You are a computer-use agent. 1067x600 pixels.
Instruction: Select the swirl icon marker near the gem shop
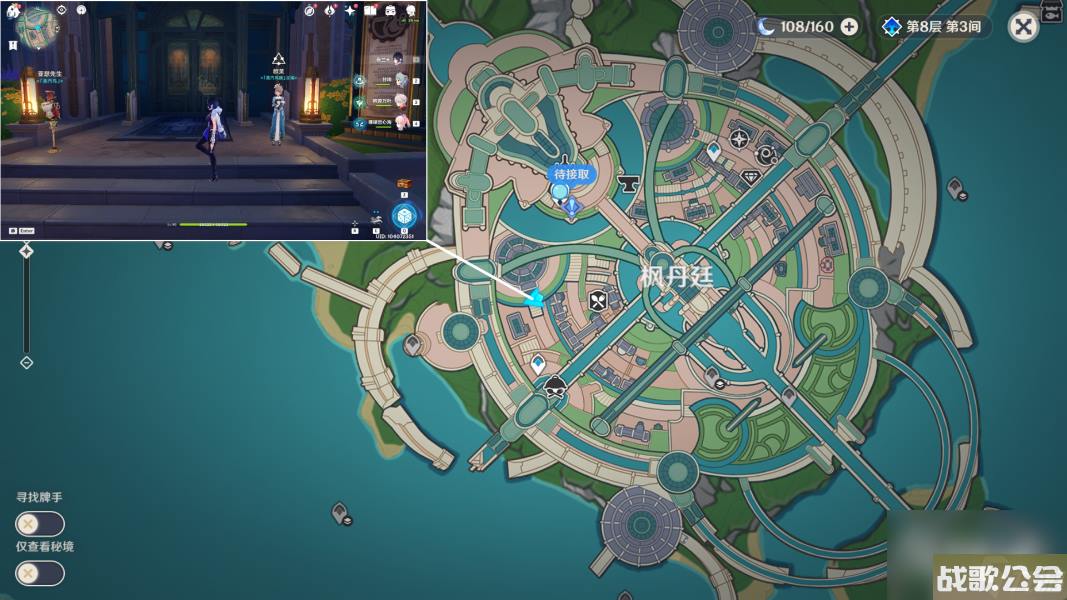767,154
